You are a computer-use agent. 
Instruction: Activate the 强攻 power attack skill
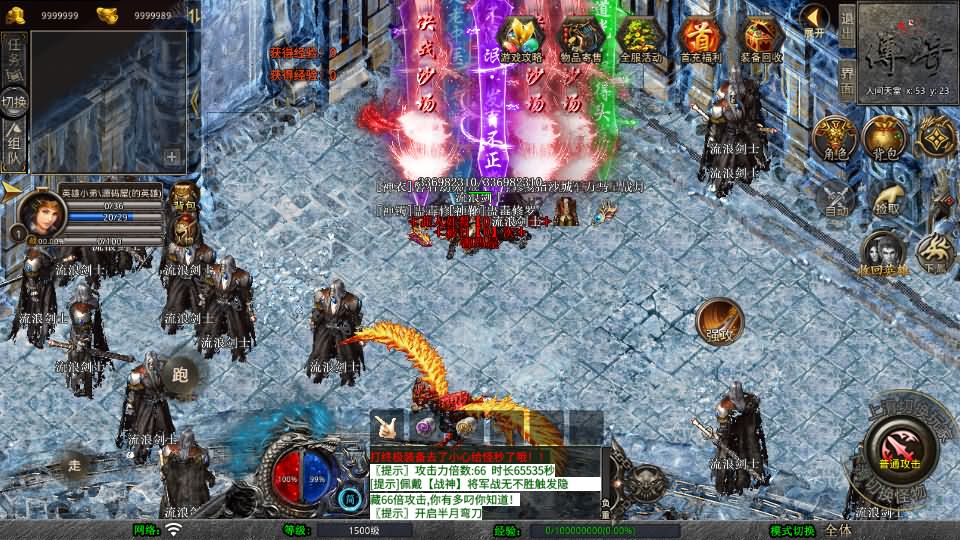pyautogui.click(x=718, y=321)
